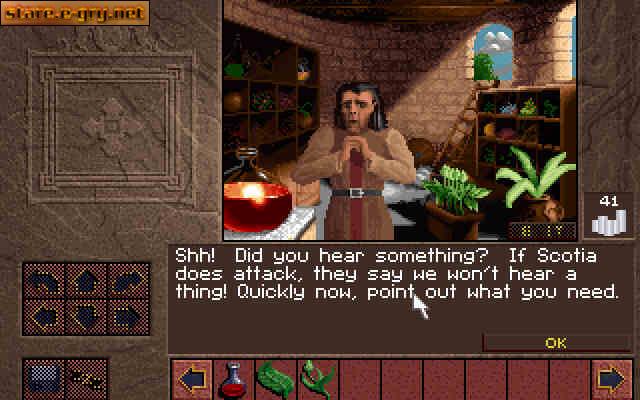Page inventory right with the arrow button
The image size is (640, 400).
point(610,379)
